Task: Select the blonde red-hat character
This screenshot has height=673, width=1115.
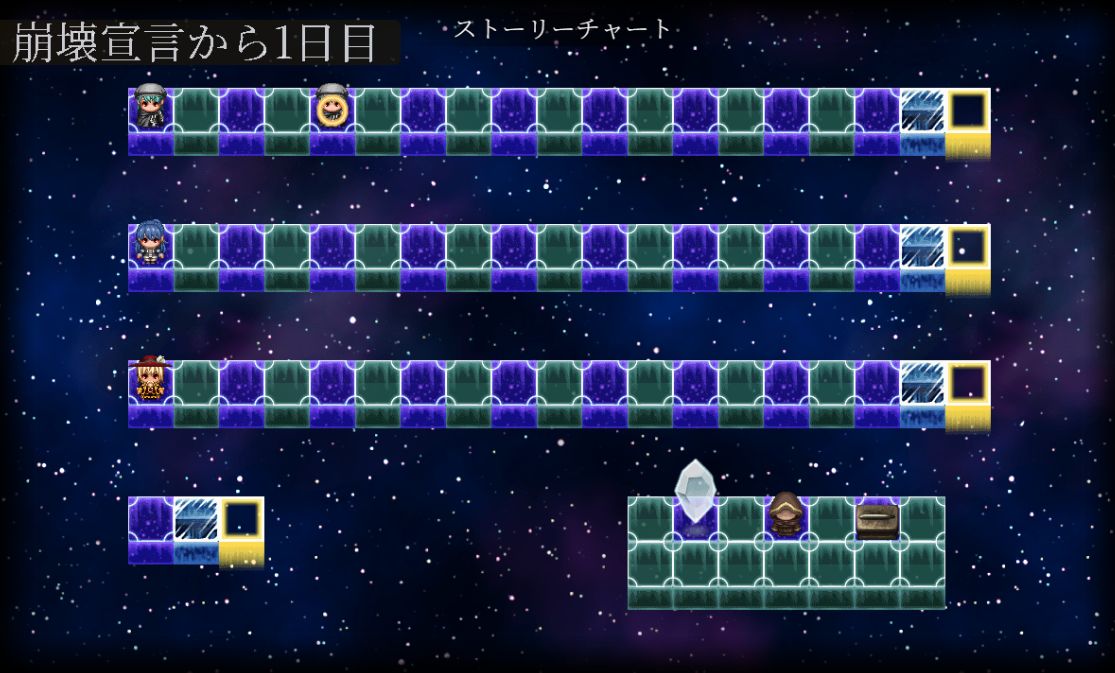Action: (151, 380)
